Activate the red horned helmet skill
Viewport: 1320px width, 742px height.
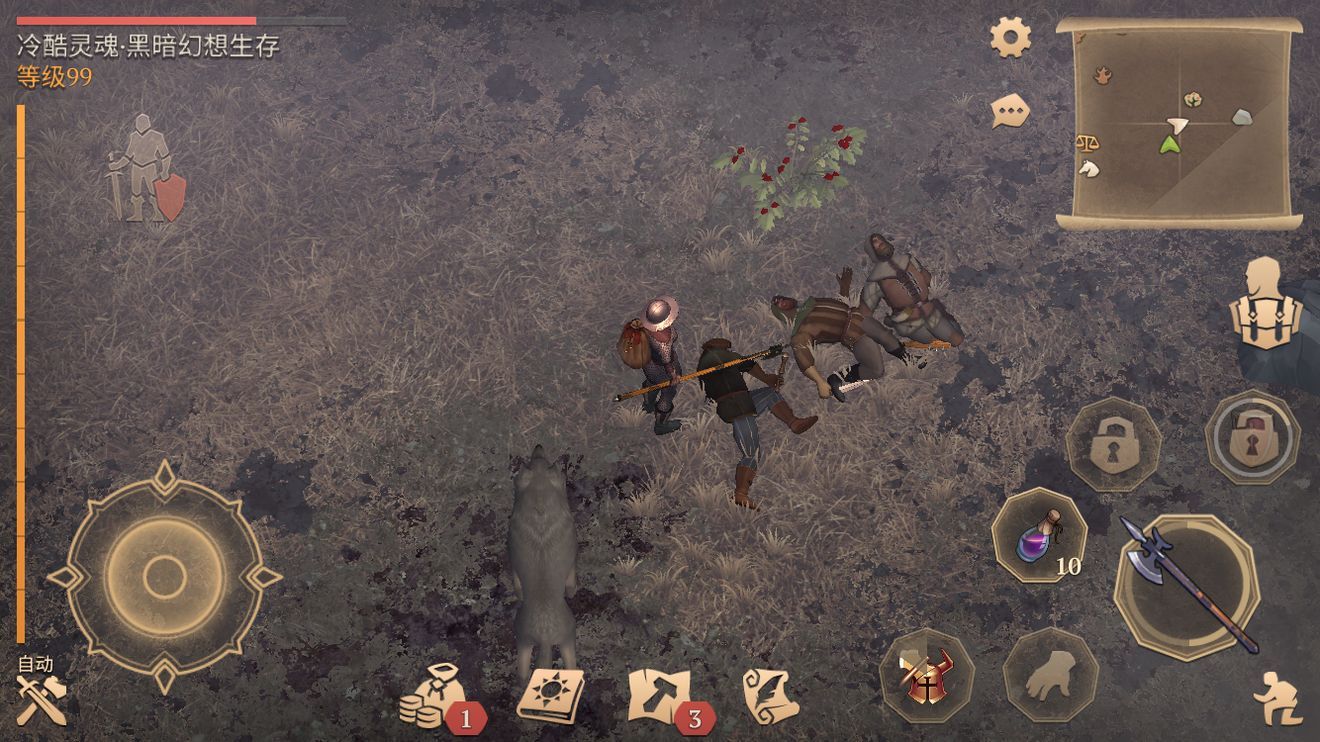(927, 675)
